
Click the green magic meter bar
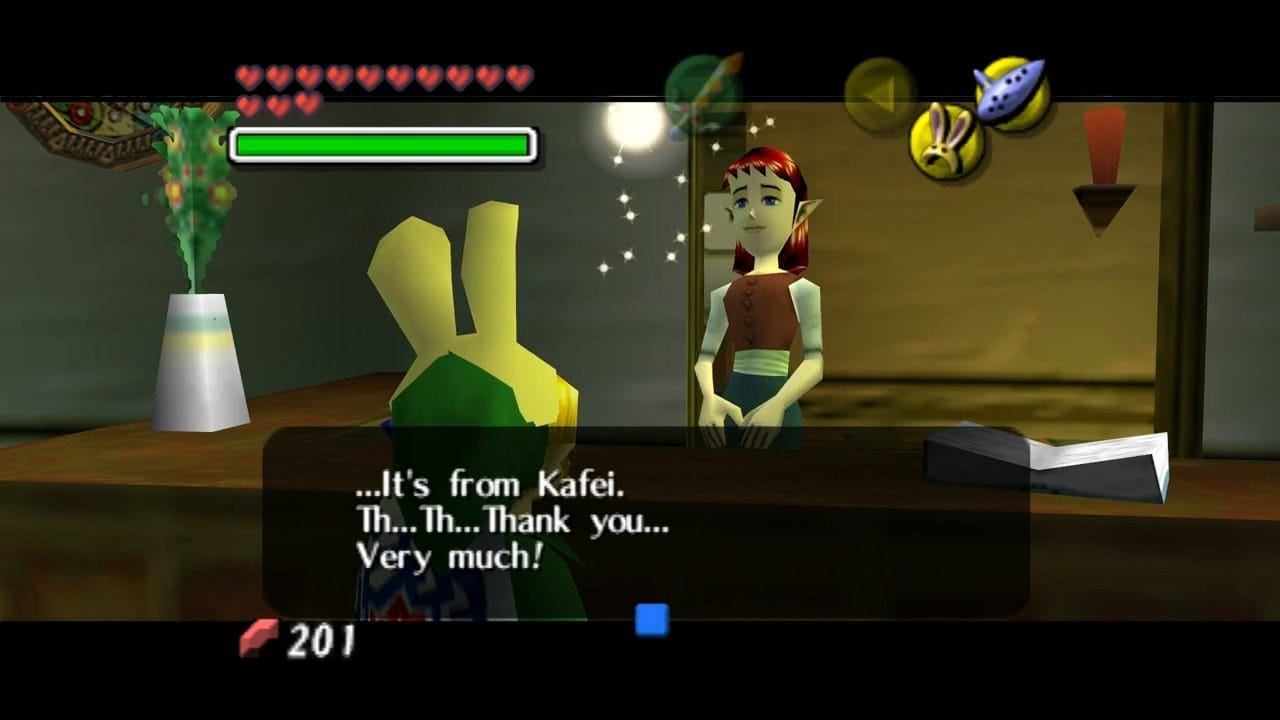point(383,143)
